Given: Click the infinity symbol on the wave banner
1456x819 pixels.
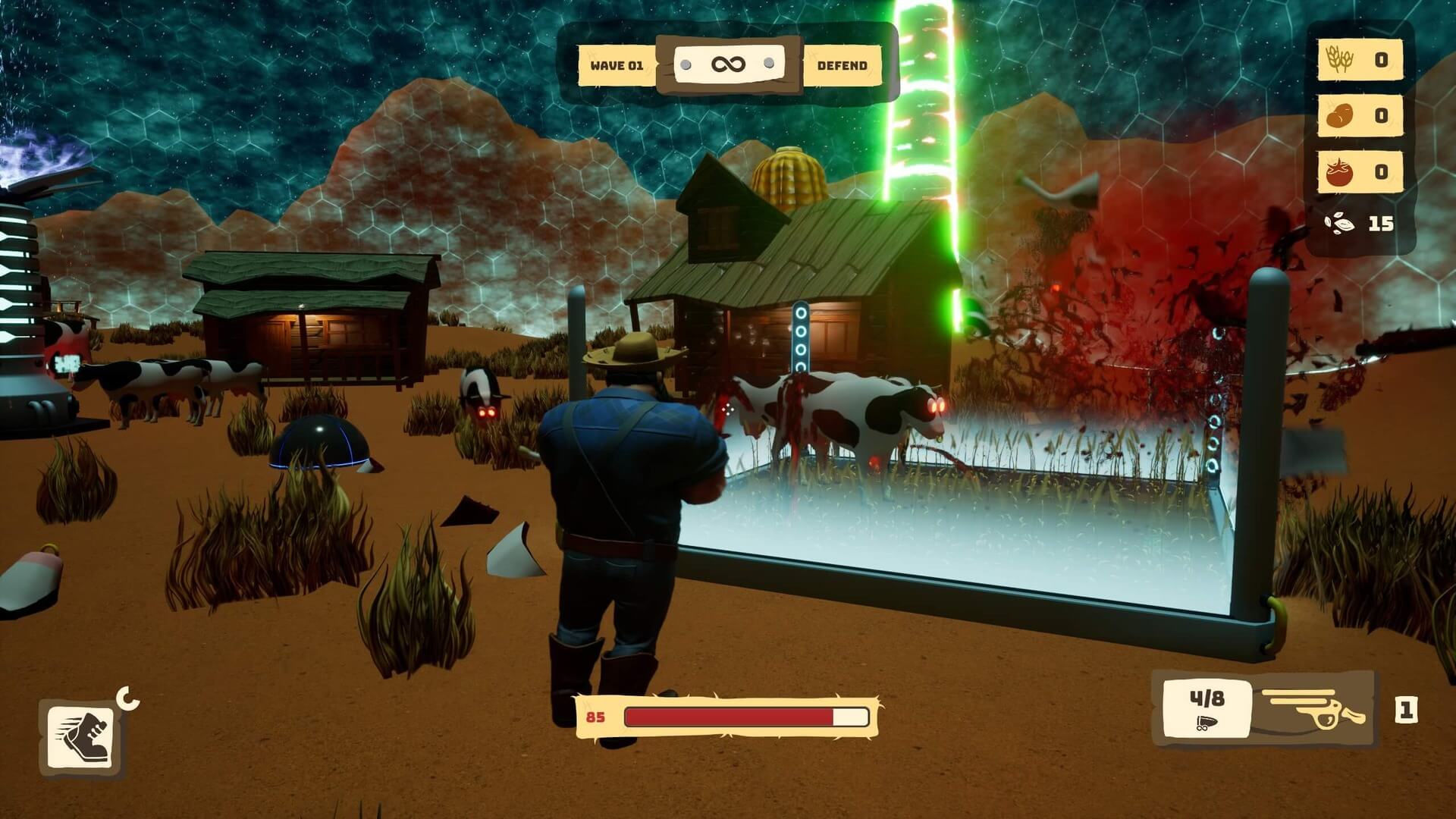Looking at the screenshot, I should click(x=730, y=64).
